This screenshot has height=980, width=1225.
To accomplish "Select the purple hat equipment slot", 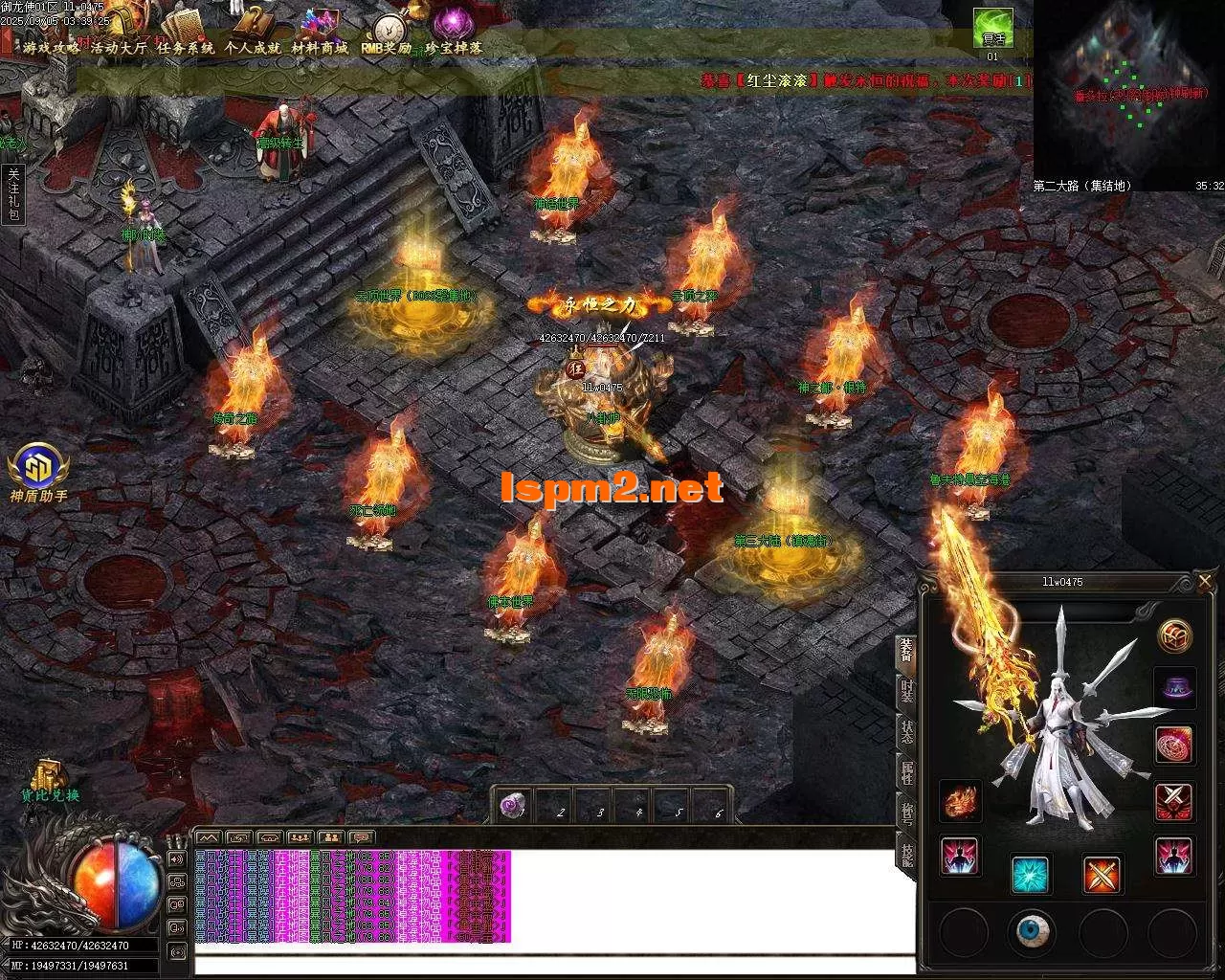I will click(x=1174, y=688).
